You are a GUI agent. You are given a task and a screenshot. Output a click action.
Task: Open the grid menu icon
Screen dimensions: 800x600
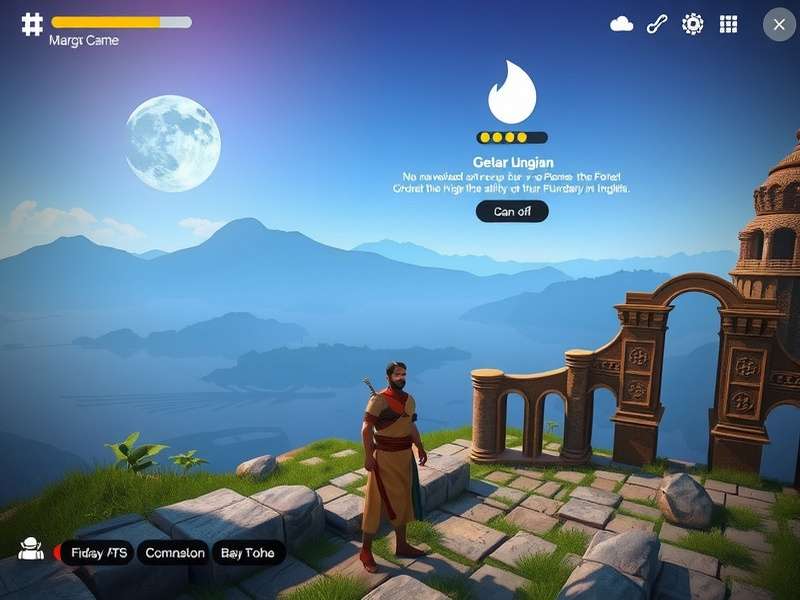pyautogui.click(x=729, y=24)
